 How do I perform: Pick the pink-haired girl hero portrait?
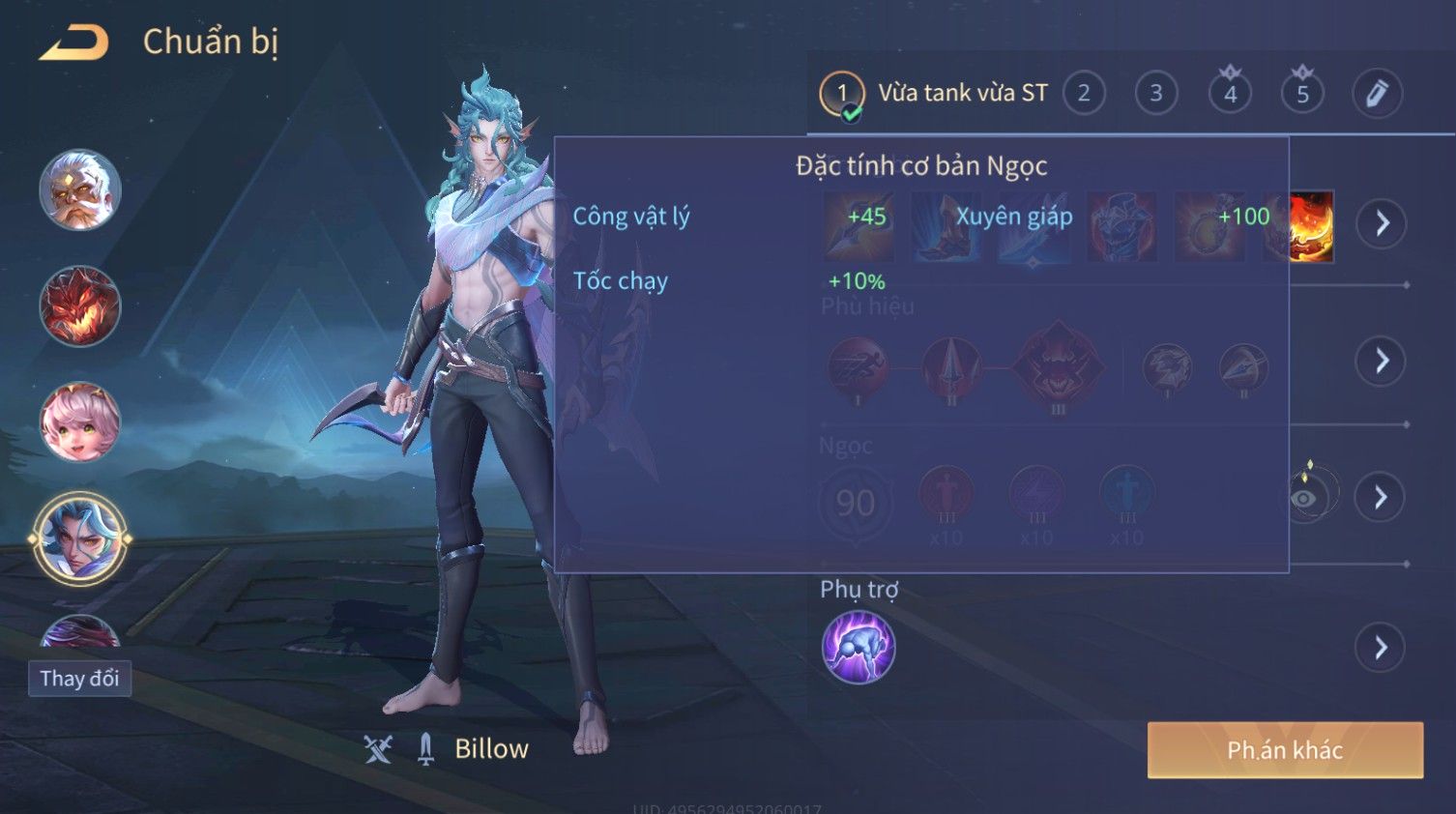point(80,422)
